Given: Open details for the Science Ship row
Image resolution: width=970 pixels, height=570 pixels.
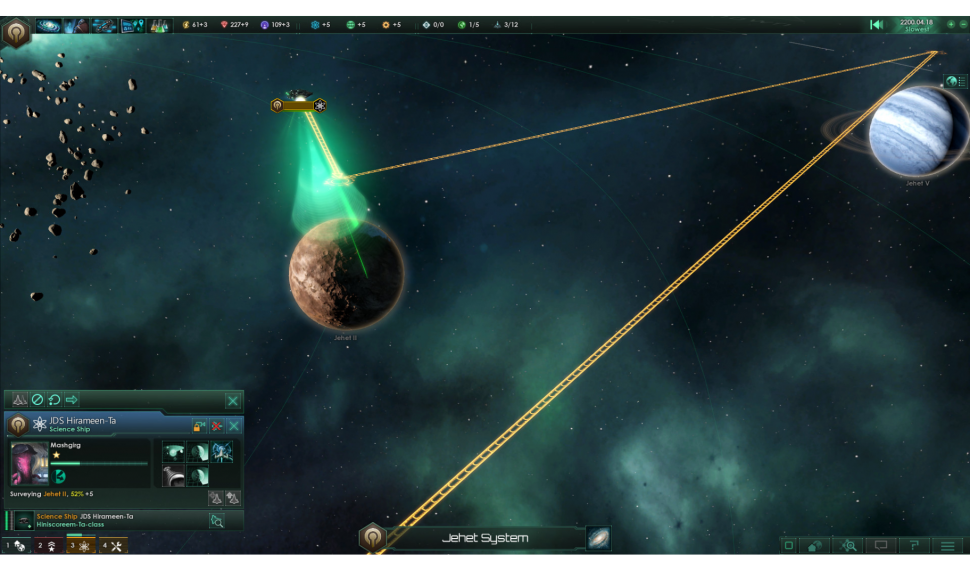Looking at the screenshot, I should (x=216, y=520).
